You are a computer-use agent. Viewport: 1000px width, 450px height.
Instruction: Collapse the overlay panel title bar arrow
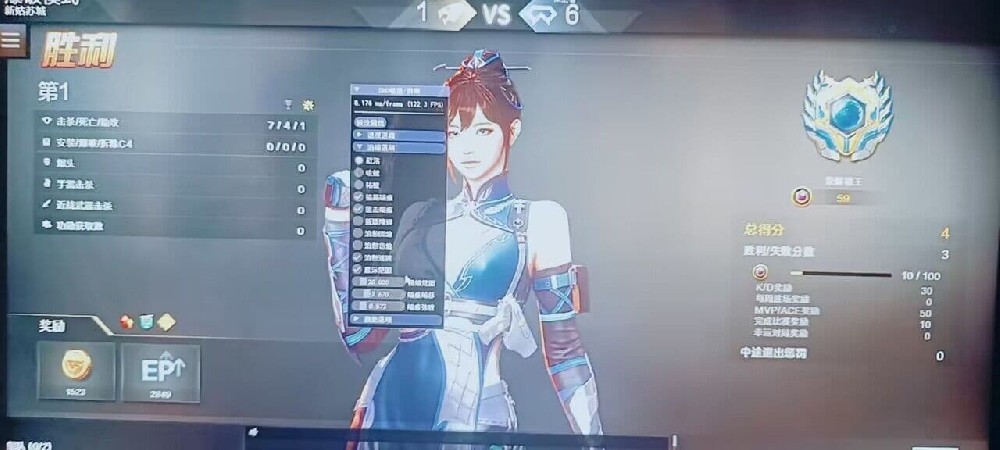click(357, 90)
